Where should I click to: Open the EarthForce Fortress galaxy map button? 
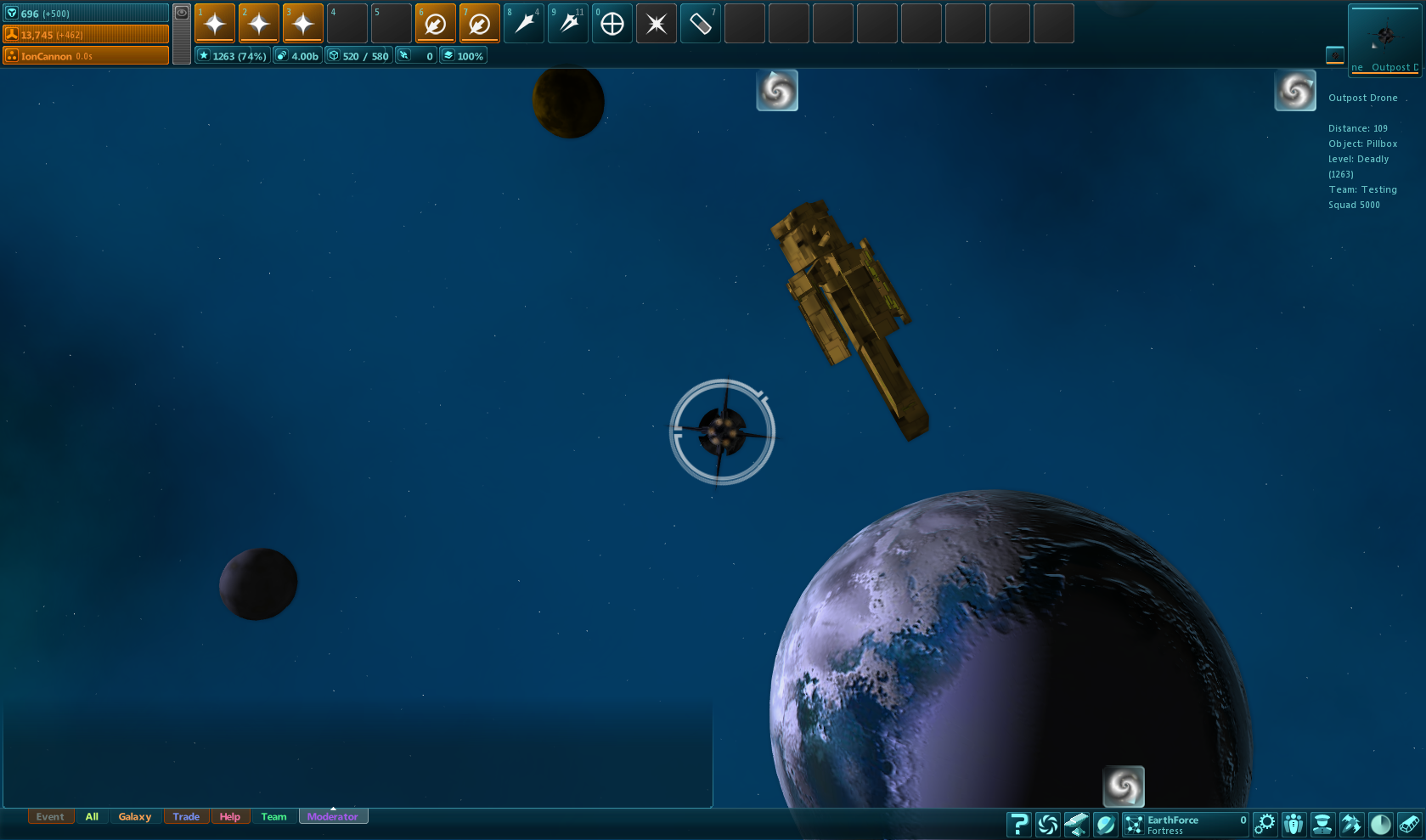coord(1185,824)
